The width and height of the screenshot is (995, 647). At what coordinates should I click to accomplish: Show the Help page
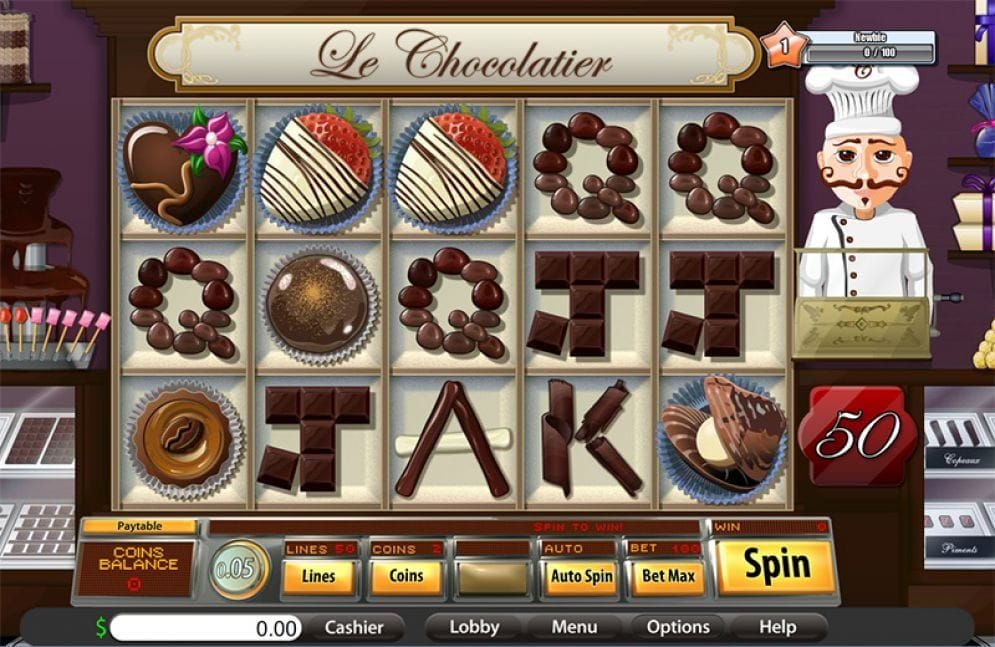click(x=777, y=627)
